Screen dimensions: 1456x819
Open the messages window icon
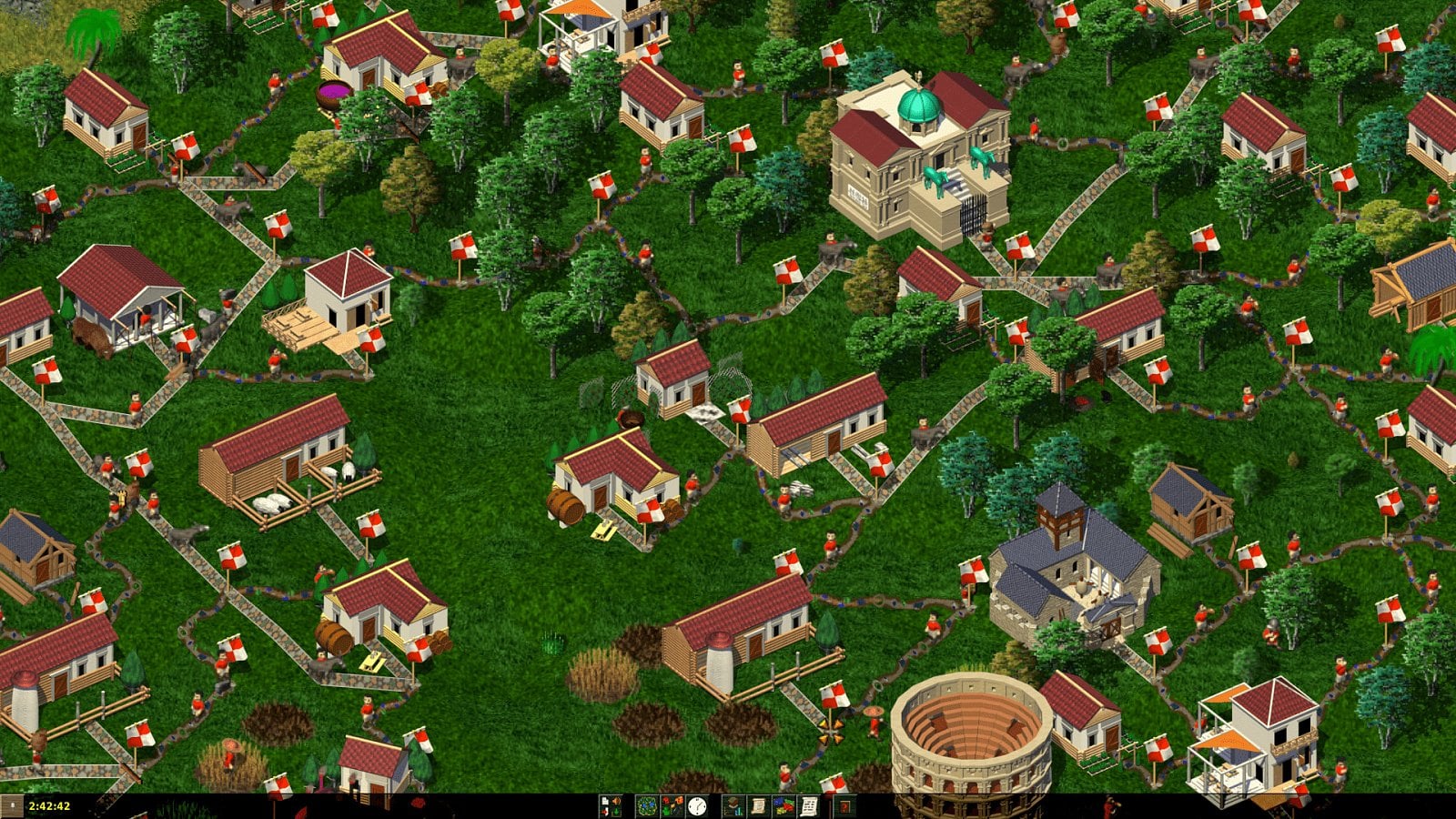click(807, 806)
